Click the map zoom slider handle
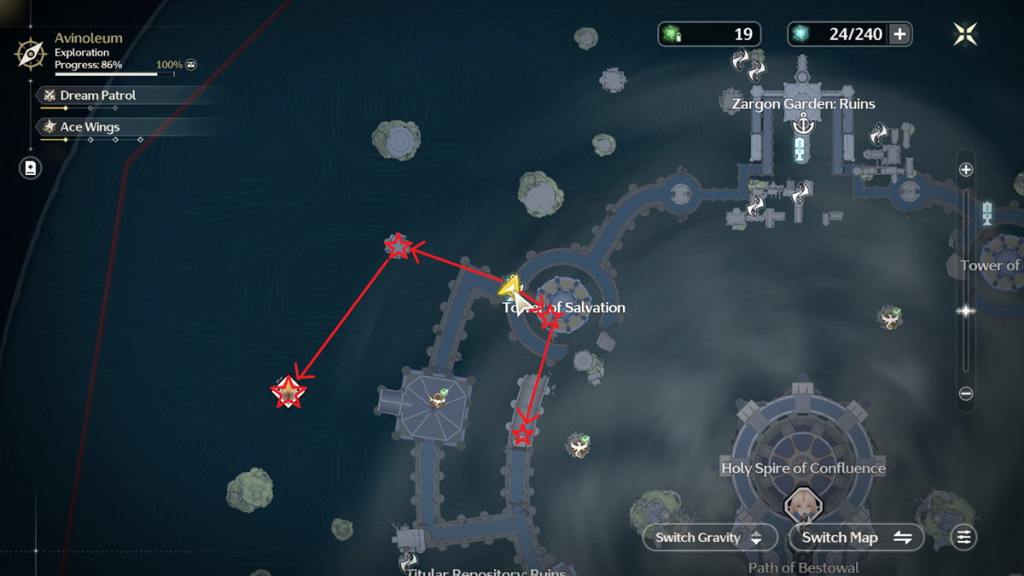1024x576 pixels. [966, 311]
